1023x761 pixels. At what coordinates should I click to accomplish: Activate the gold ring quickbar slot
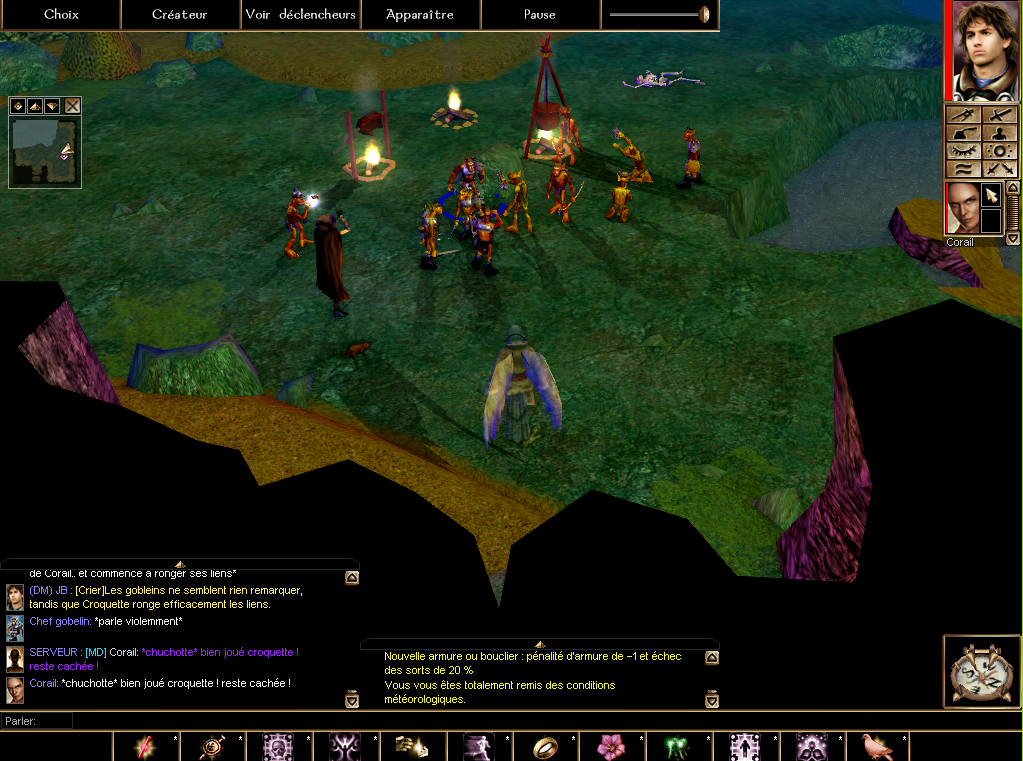click(x=543, y=746)
